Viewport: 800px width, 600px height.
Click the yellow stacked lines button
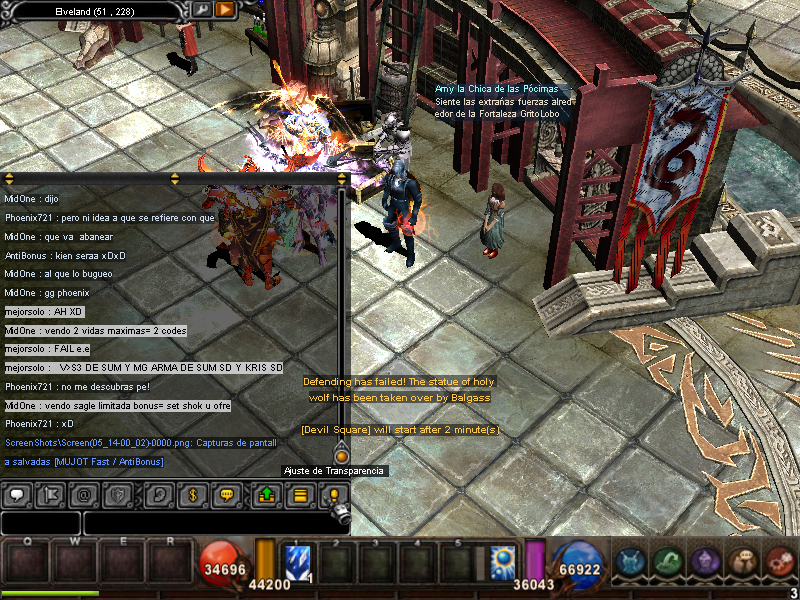click(299, 494)
